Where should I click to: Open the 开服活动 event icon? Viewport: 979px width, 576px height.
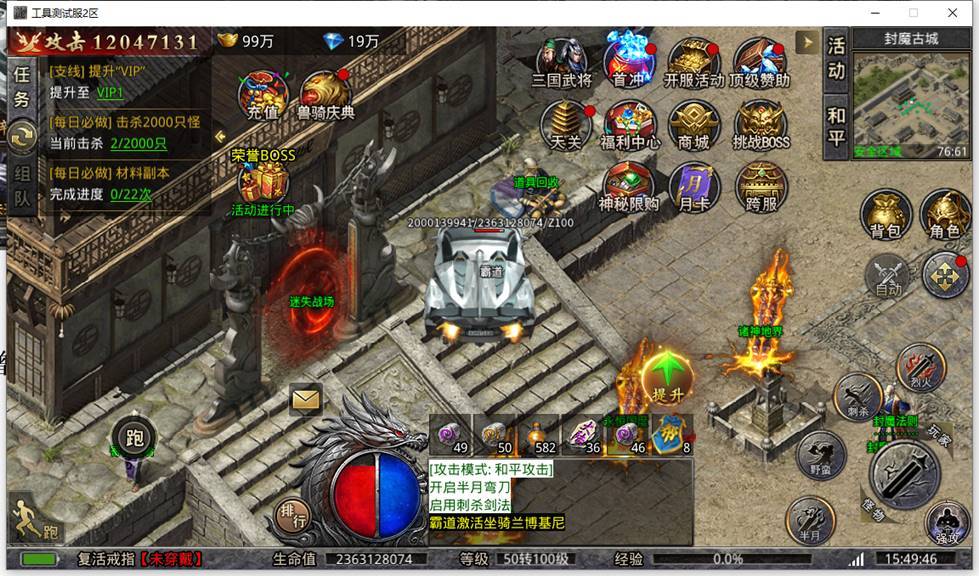pos(694,62)
